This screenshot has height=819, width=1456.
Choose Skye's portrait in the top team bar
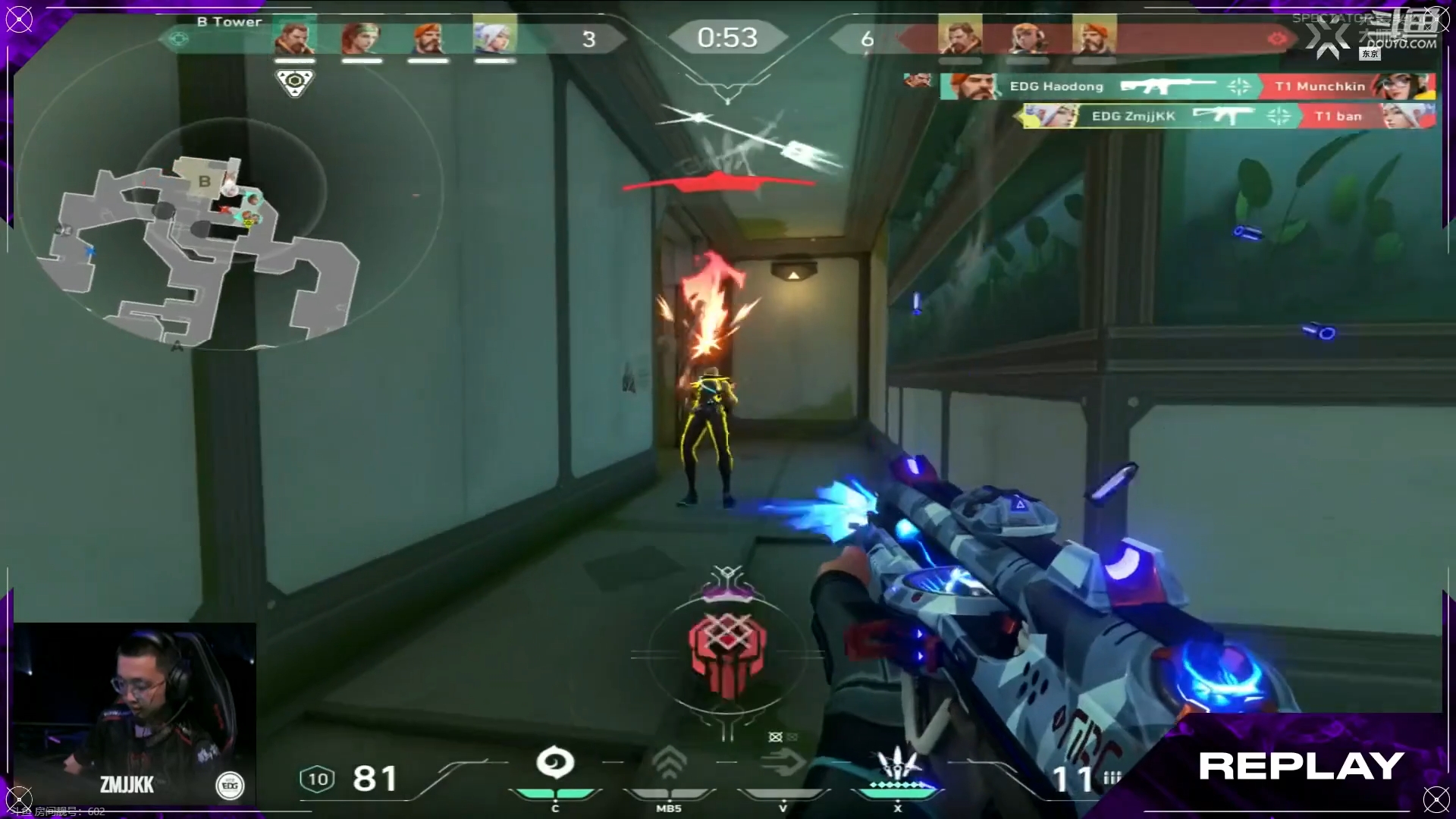(361, 38)
